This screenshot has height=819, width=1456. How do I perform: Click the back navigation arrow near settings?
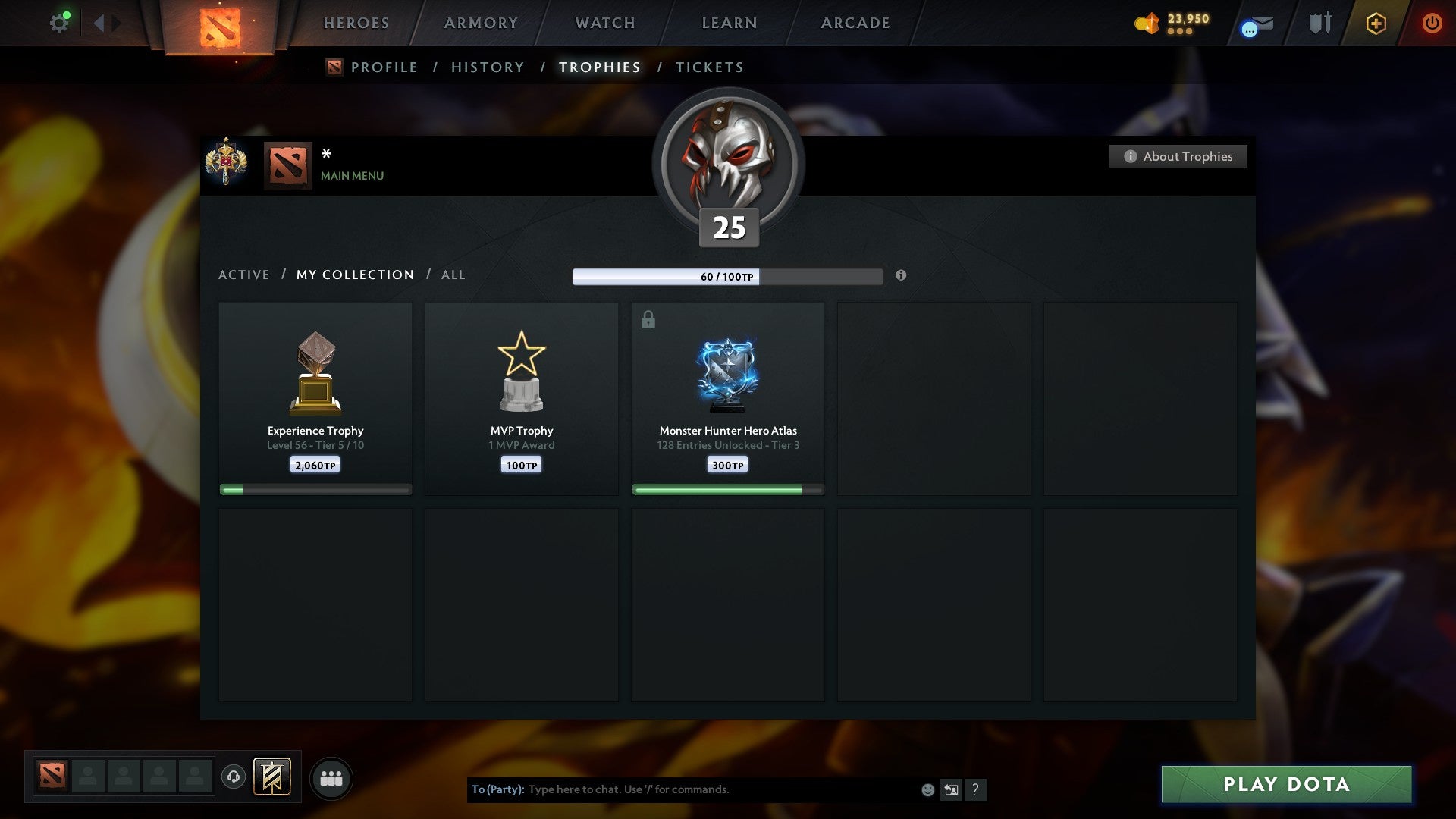99,23
